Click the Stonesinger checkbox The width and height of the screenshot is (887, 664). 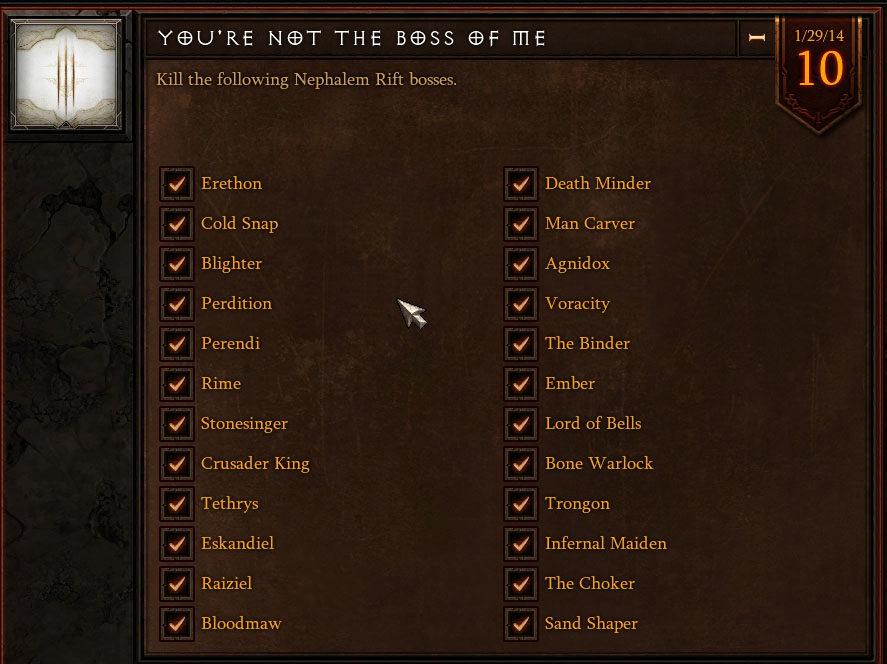[177, 424]
